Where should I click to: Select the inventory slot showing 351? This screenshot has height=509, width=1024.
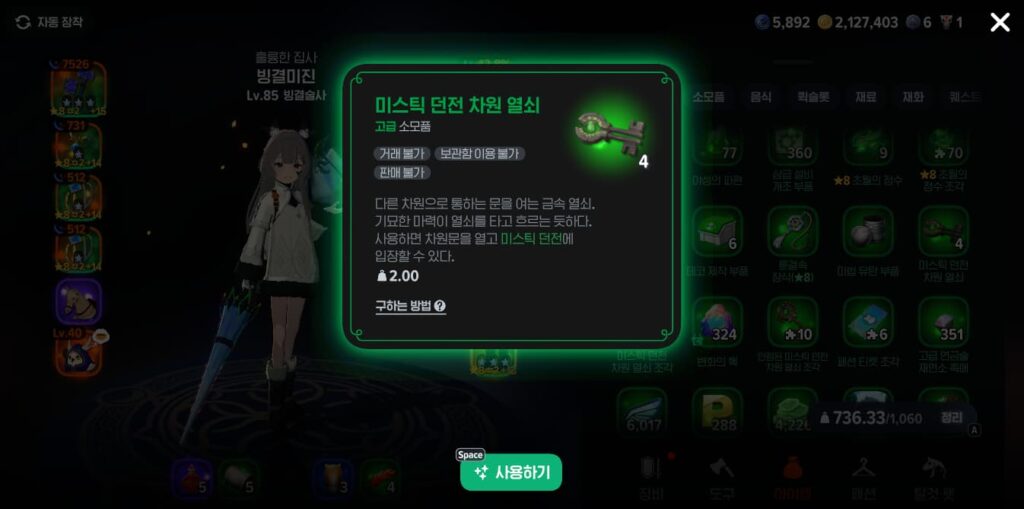click(x=942, y=322)
